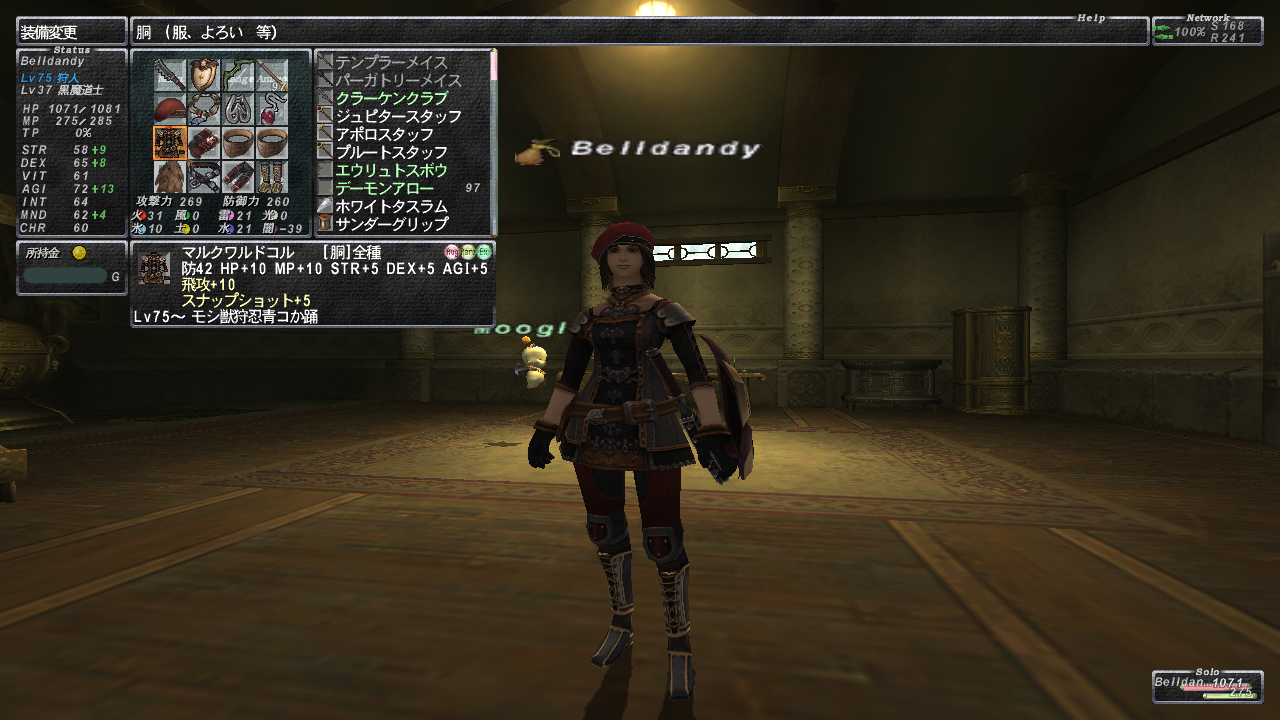Select the serrated sword main weapon slot
Screen dimensions: 1280x720
pyautogui.click(x=169, y=76)
